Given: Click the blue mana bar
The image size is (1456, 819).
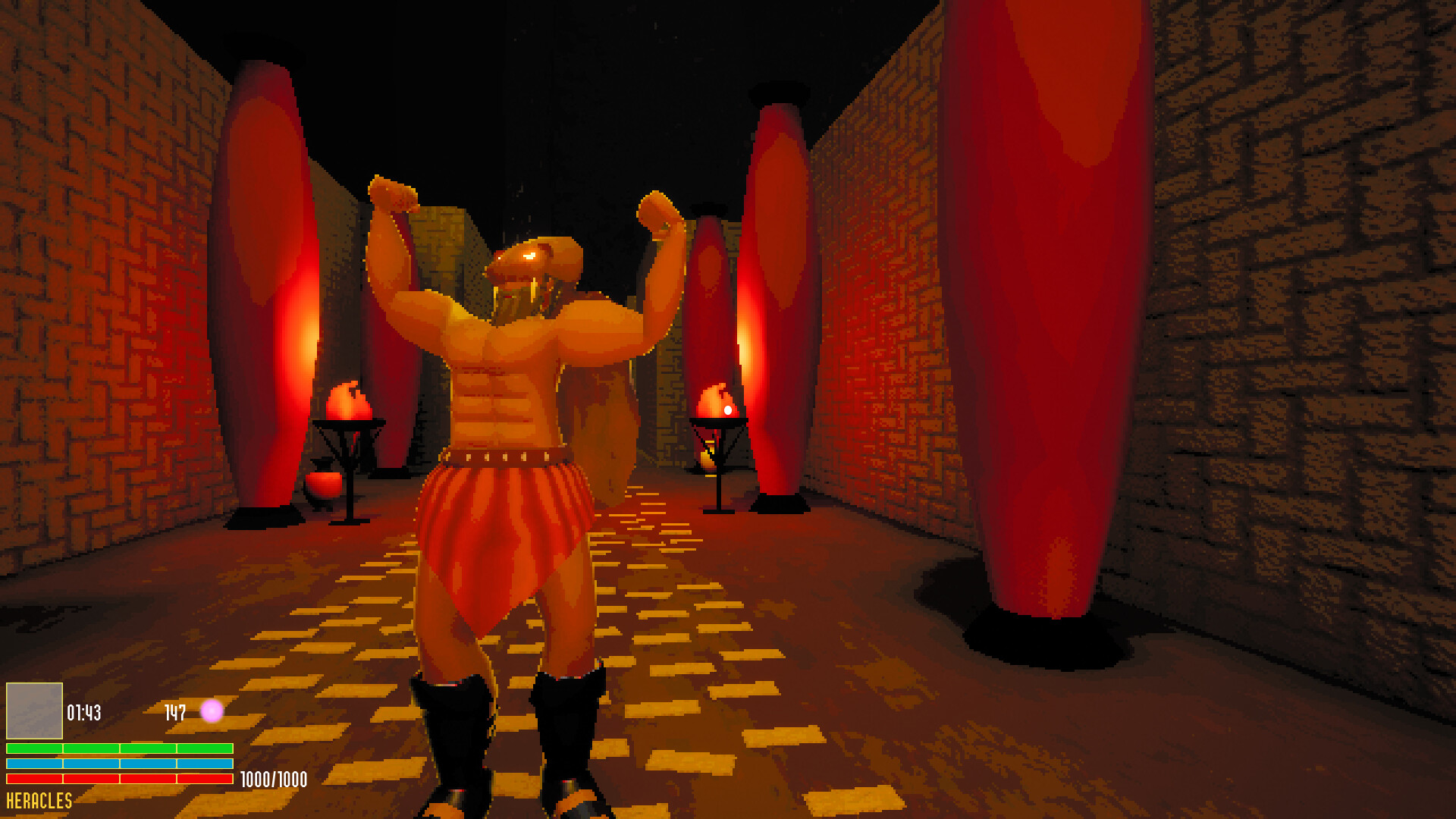Looking at the screenshot, I should pos(118,762).
